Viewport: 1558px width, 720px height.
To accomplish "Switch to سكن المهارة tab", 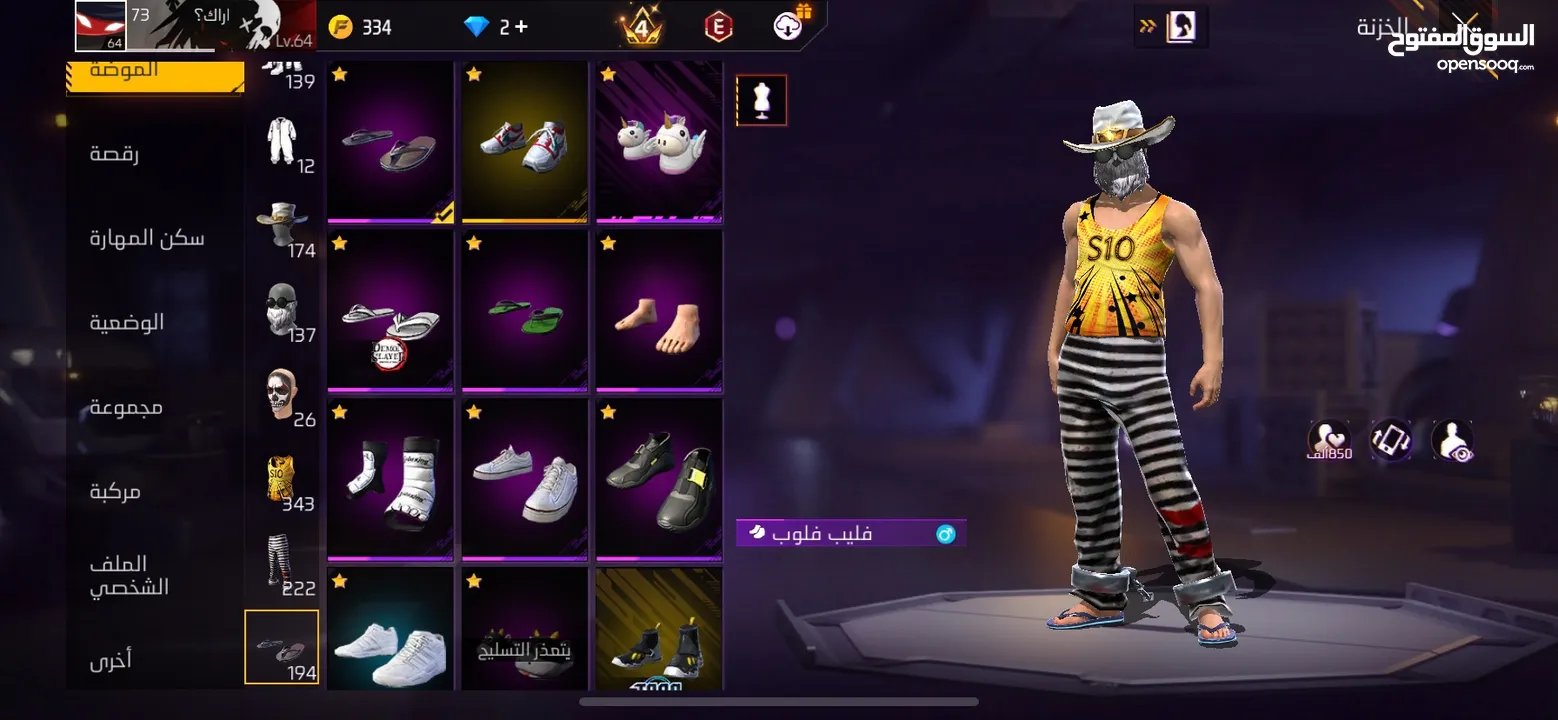I will [x=147, y=238].
